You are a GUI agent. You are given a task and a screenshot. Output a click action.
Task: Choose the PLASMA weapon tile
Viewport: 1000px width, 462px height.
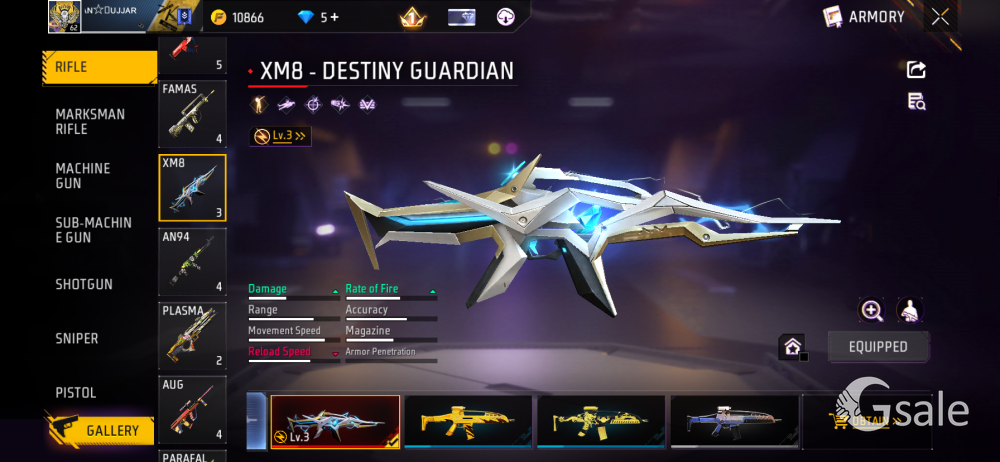tap(192, 335)
